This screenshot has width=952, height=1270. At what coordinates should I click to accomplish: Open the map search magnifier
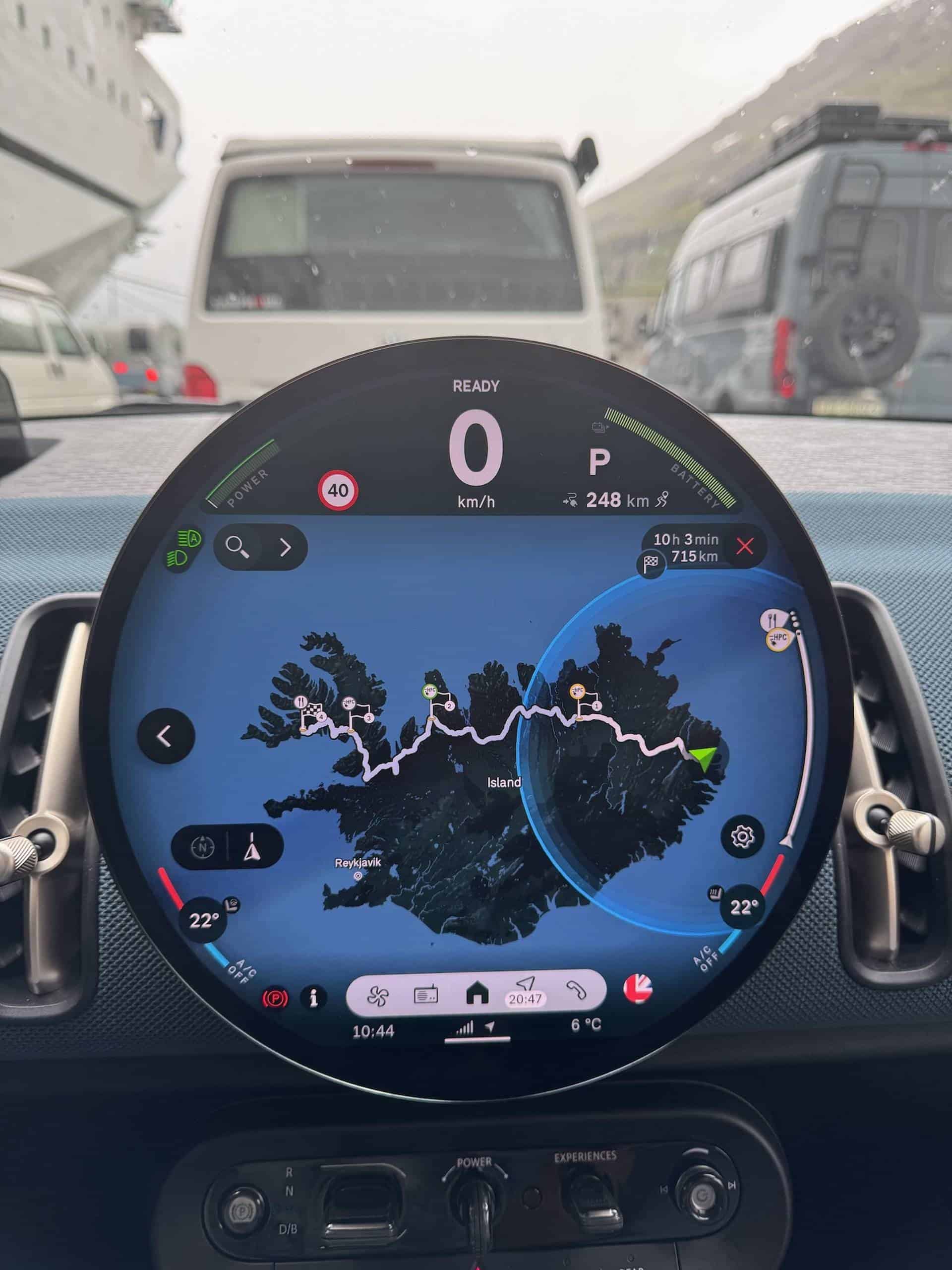point(237,546)
